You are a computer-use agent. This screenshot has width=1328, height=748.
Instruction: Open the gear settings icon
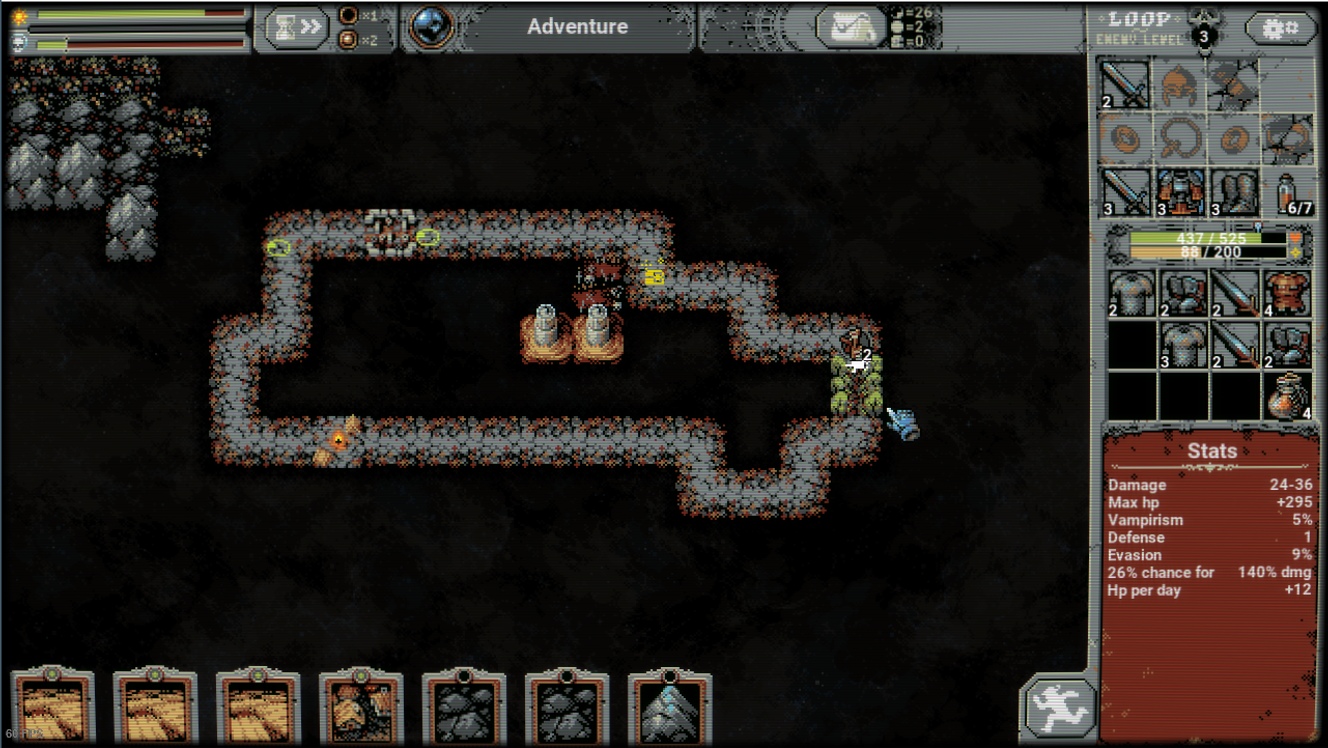point(1281,28)
